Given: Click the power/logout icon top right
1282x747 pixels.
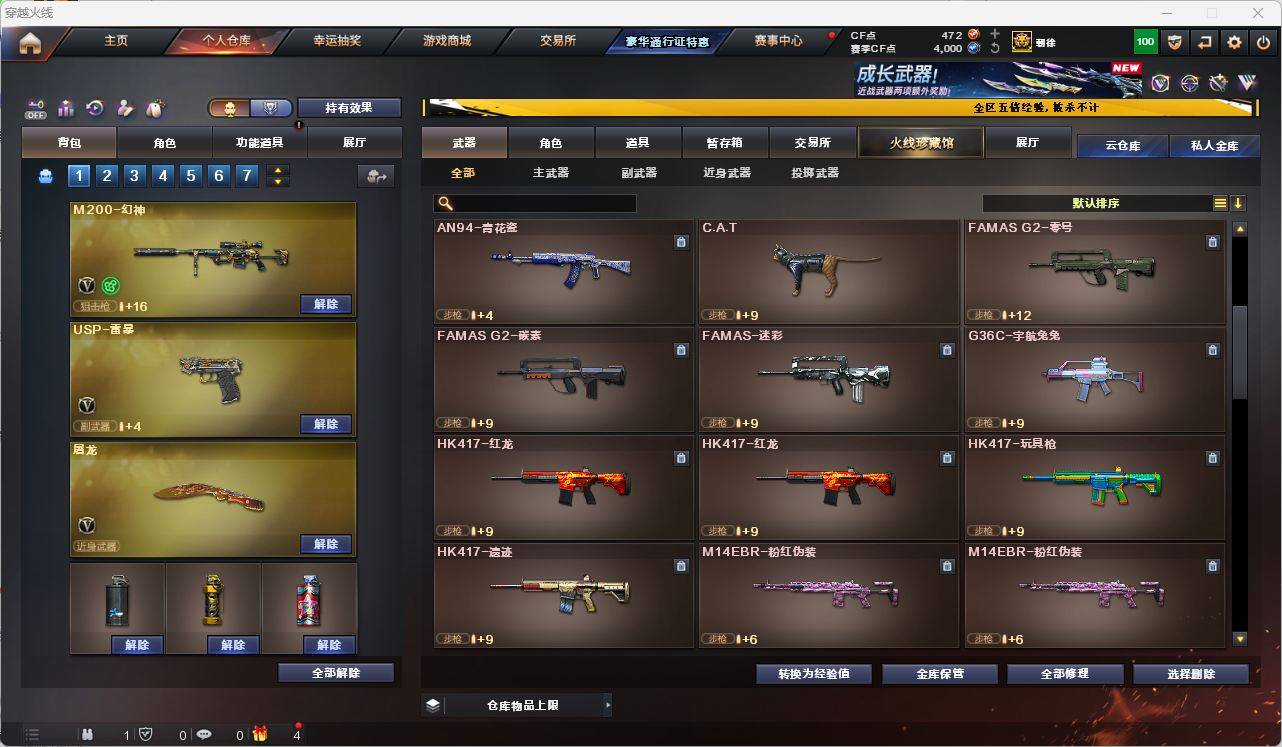Looking at the screenshot, I should (1262, 41).
